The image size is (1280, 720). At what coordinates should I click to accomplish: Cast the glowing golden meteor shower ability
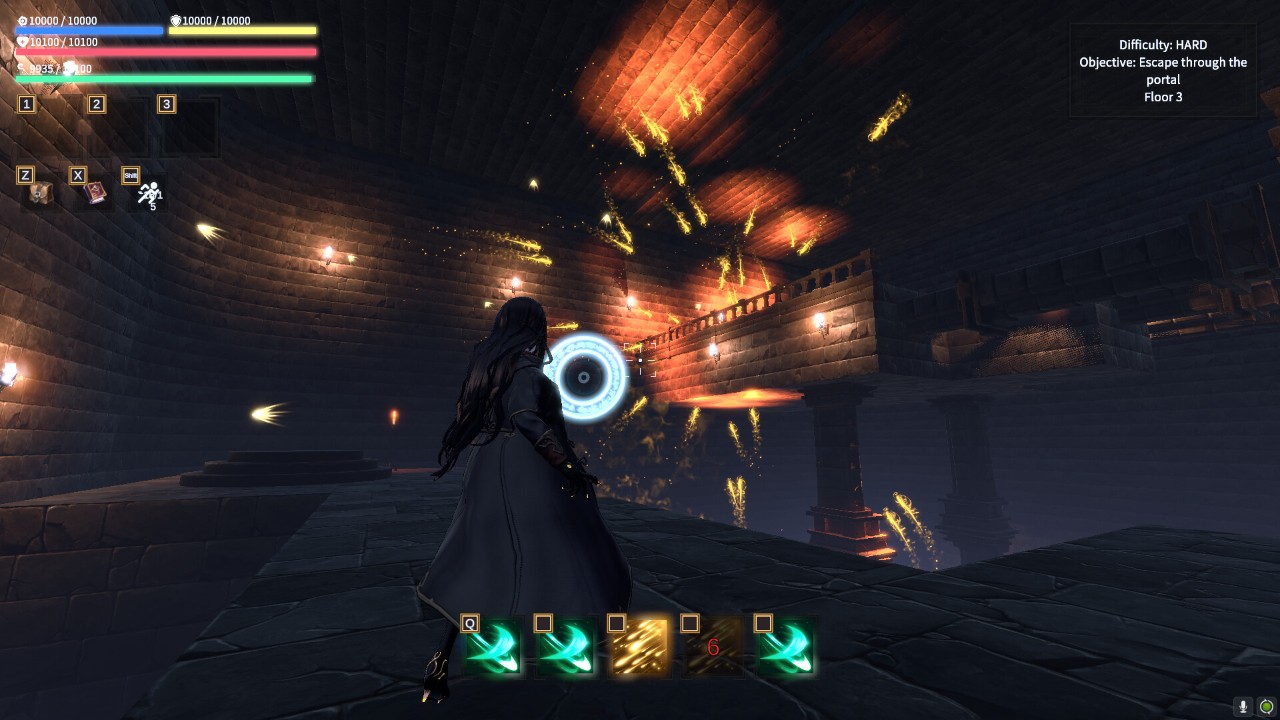click(x=640, y=647)
